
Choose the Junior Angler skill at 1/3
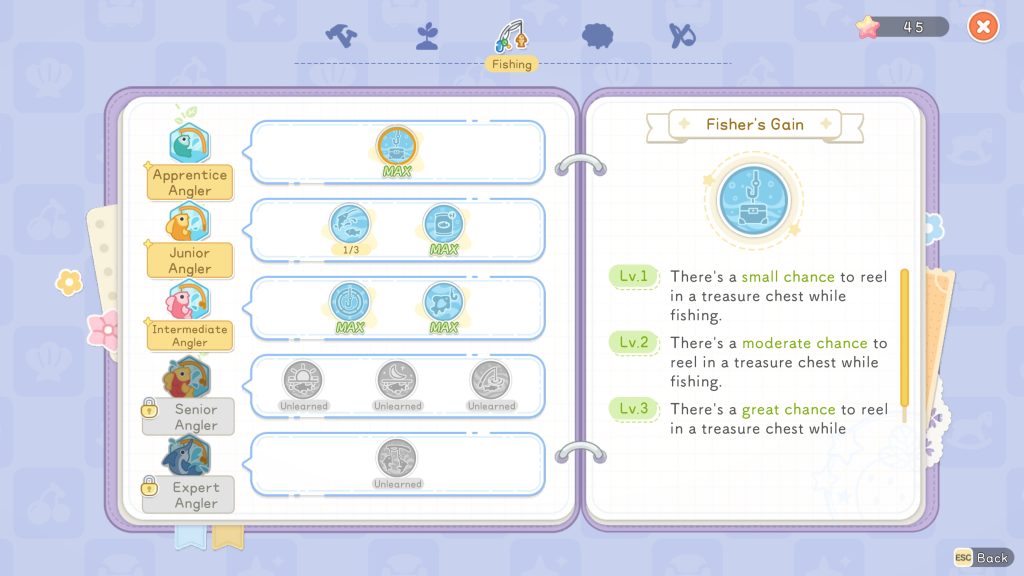350,224
